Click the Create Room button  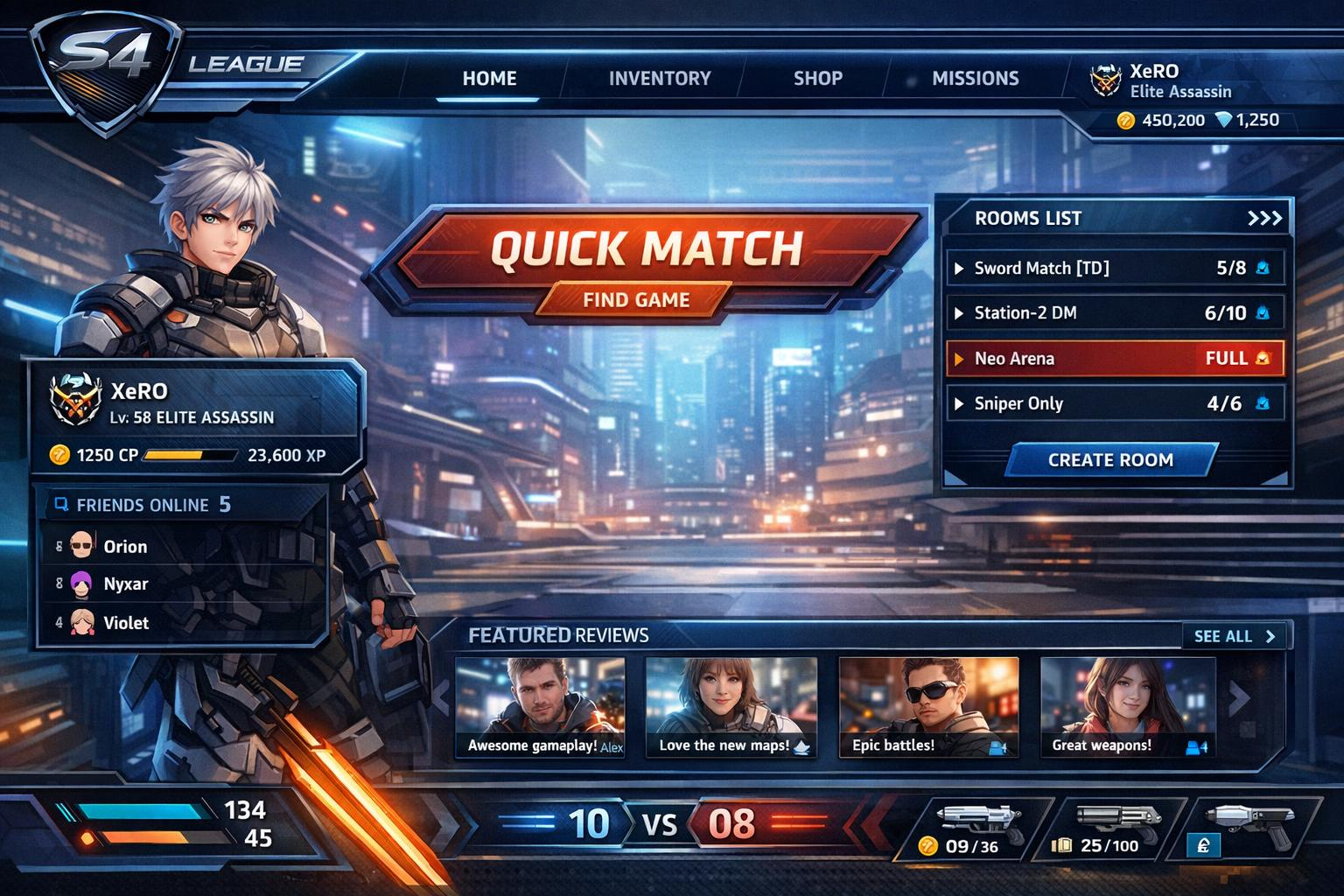1110,460
